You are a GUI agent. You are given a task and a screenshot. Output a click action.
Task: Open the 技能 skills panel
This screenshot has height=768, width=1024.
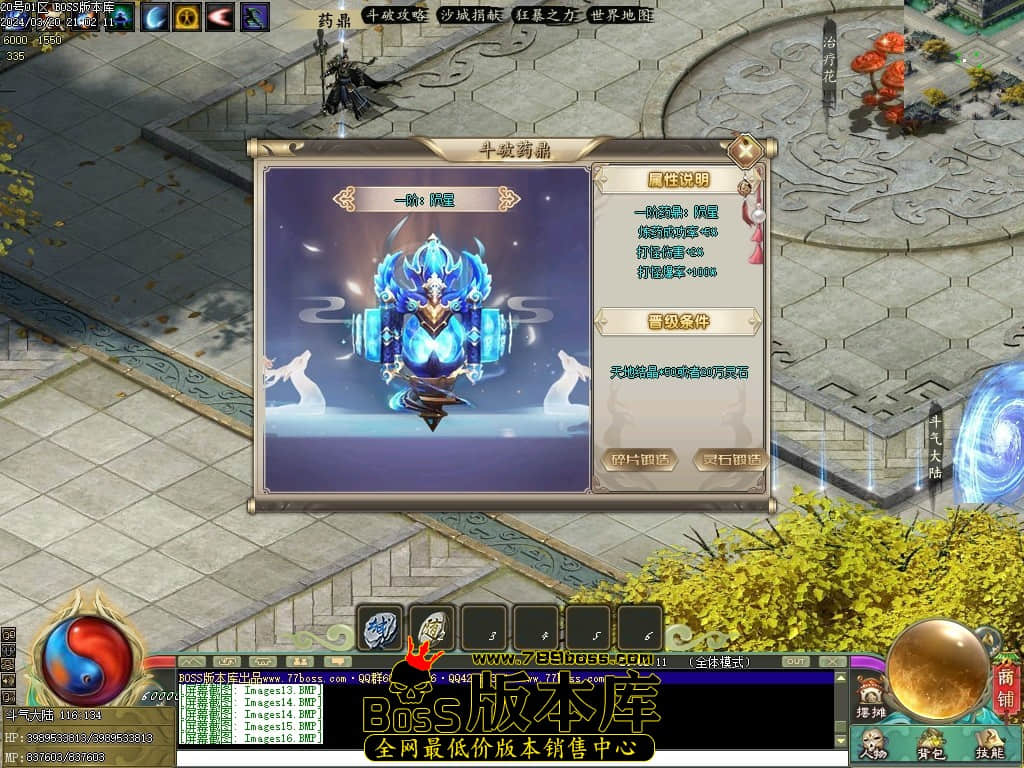coord(989,745)
